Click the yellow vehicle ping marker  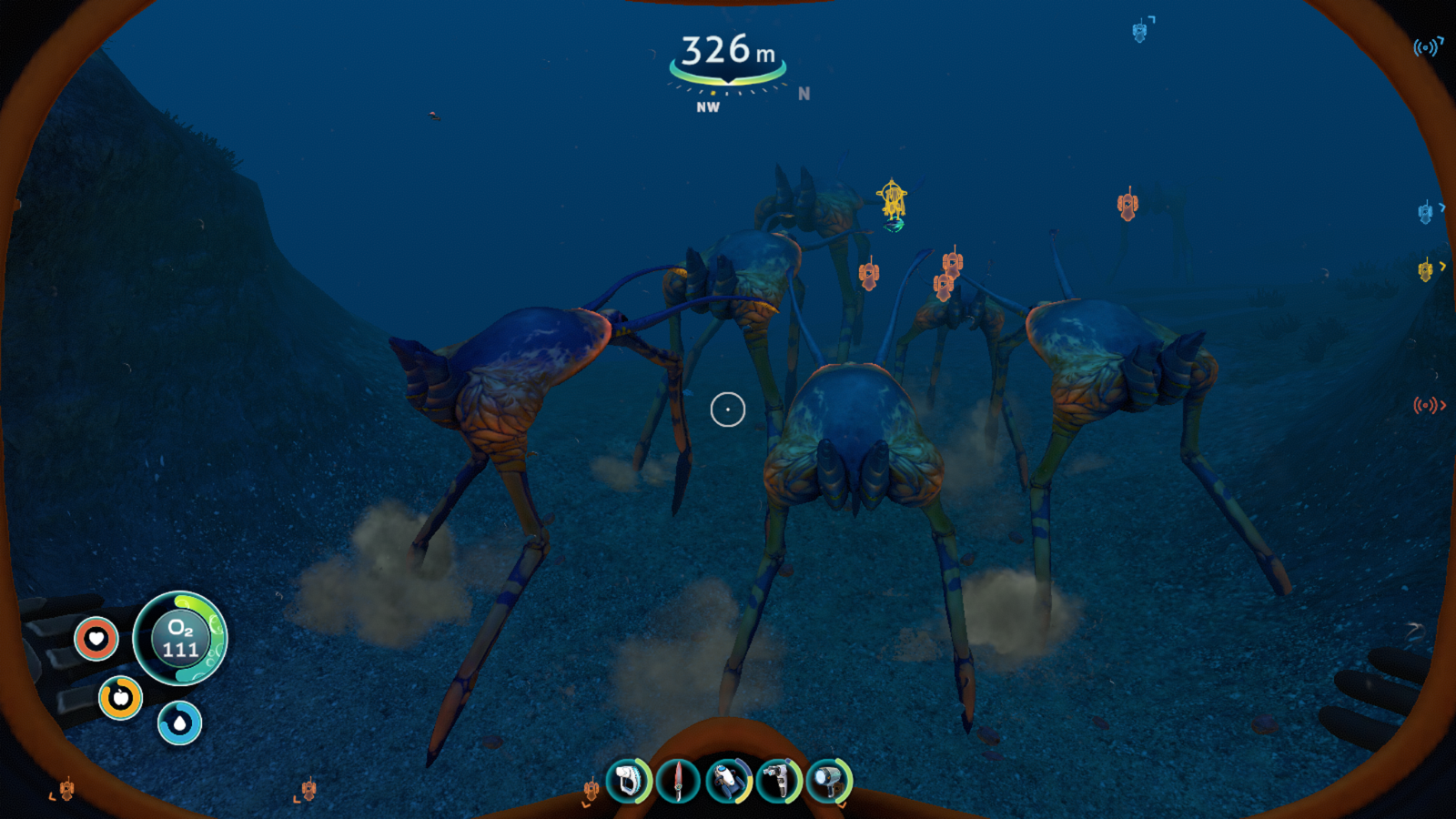click(893, 200)
